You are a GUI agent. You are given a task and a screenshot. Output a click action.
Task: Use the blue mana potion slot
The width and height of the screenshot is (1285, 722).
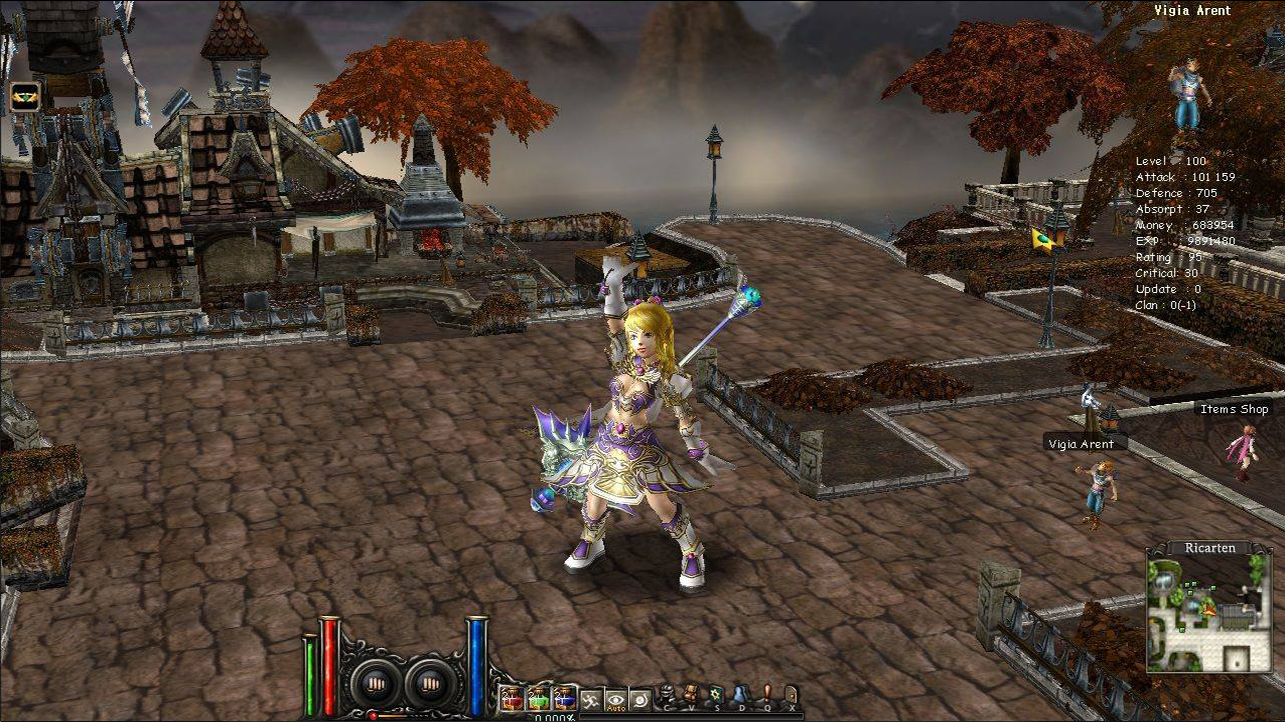pos(565,698)
